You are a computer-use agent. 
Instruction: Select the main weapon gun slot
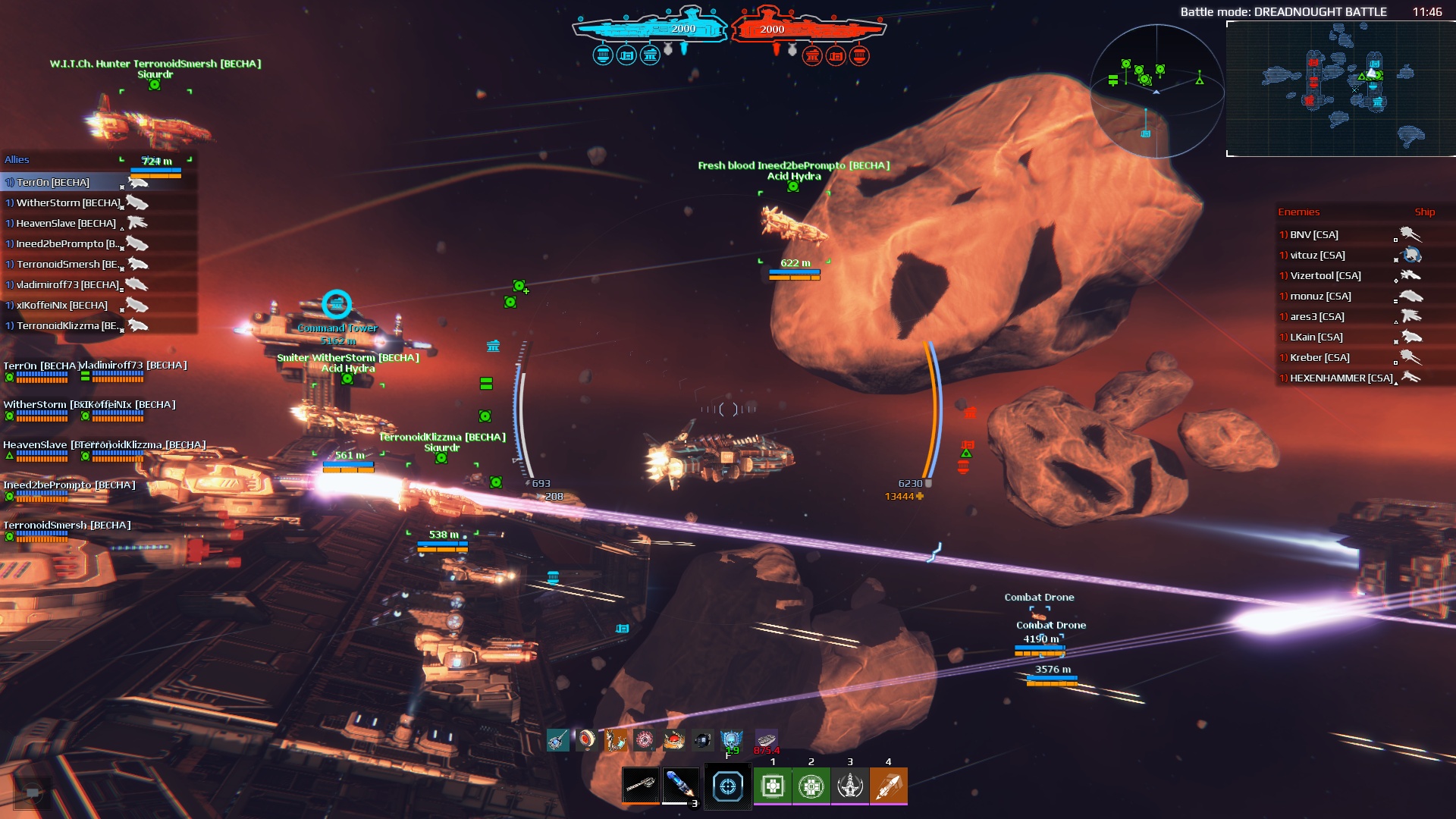coord(640,785)
